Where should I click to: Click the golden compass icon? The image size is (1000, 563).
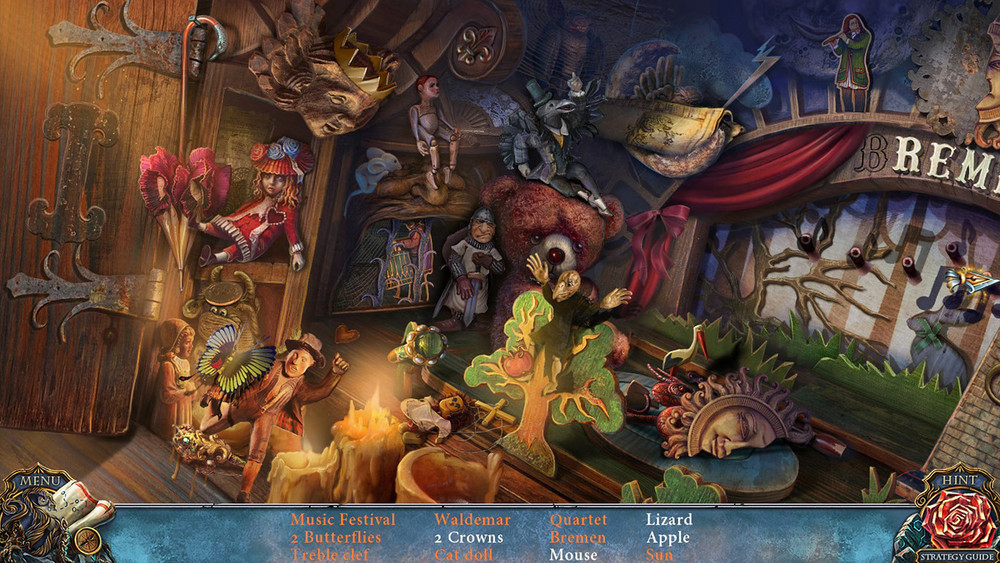(x=87, y=540)
